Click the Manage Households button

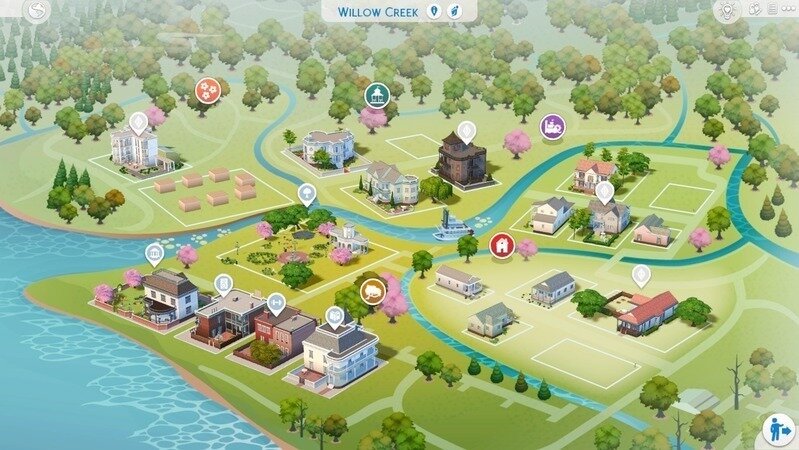point(778,429)
